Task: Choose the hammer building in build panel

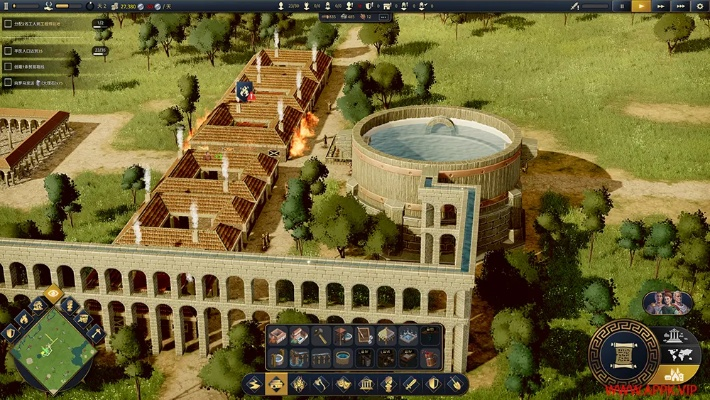Action: click(x=321, y=336)
